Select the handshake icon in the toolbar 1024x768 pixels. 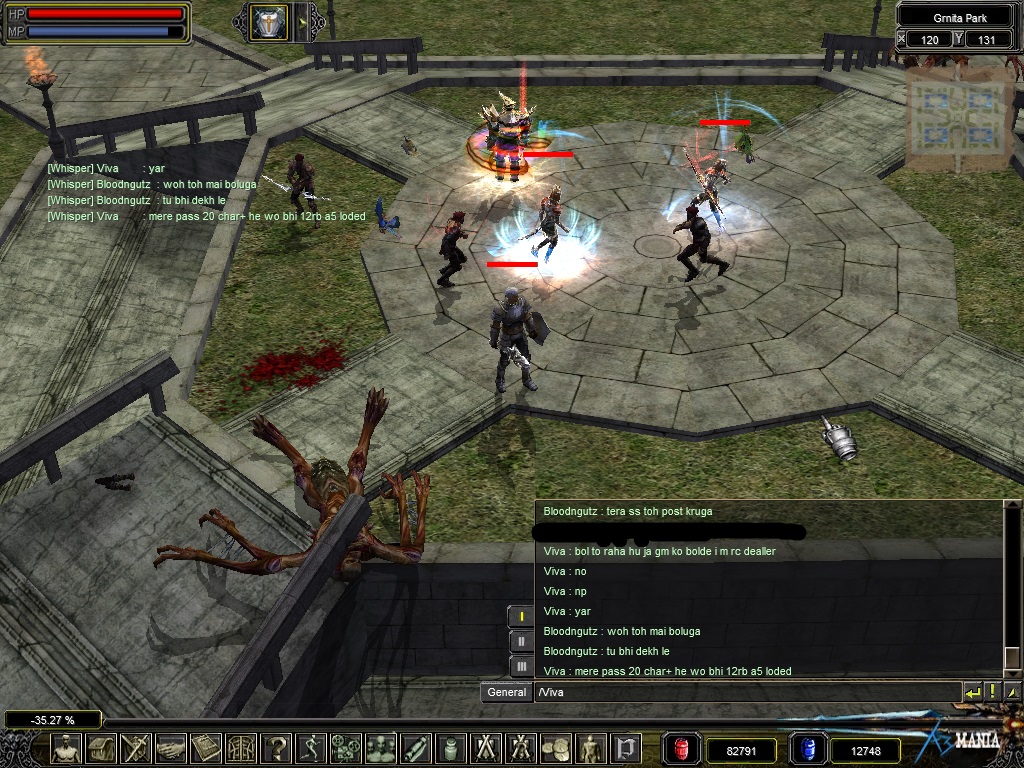point(172,748)
